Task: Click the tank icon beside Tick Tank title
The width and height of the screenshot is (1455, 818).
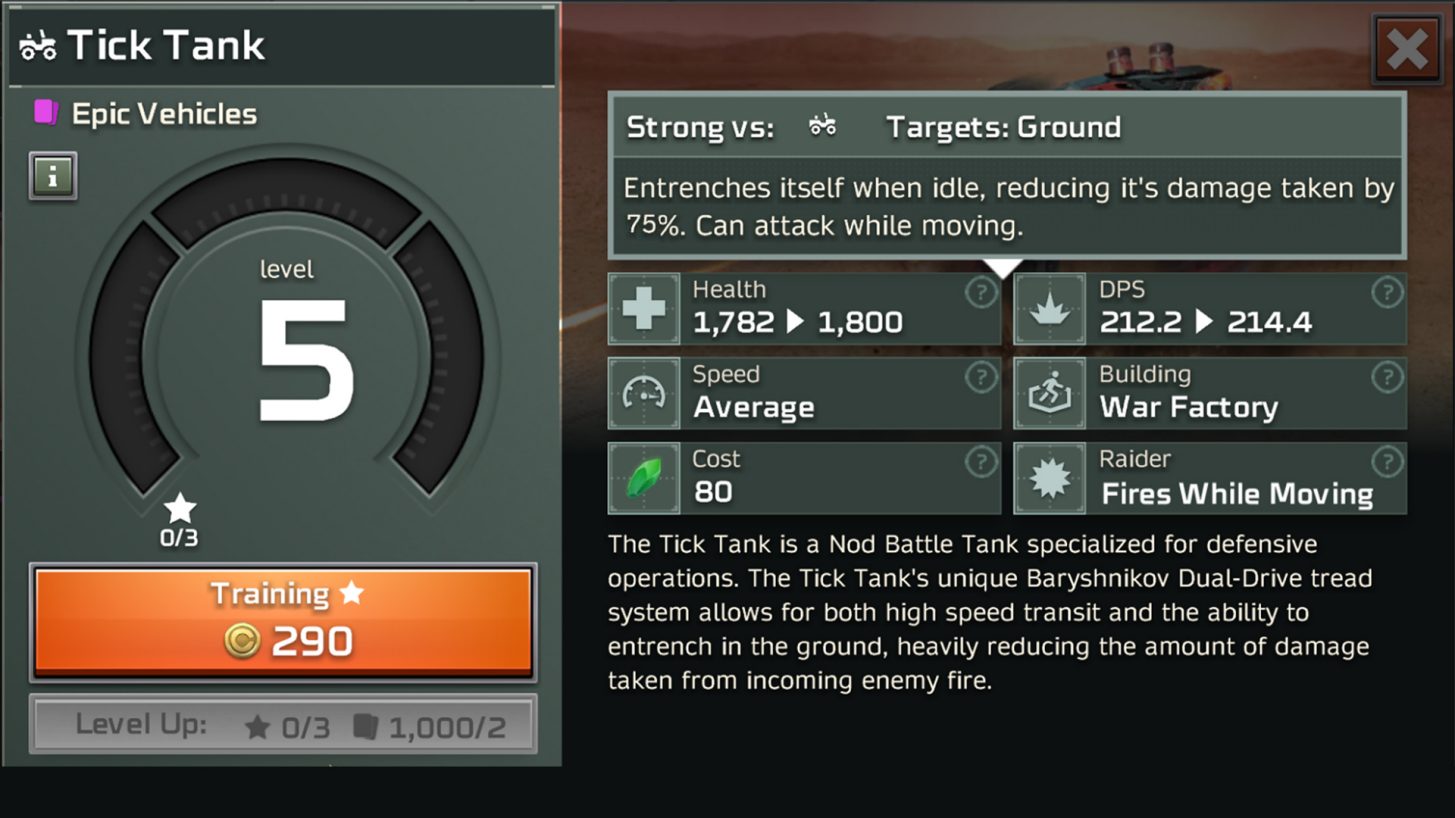Action: (x=37, y=45)
